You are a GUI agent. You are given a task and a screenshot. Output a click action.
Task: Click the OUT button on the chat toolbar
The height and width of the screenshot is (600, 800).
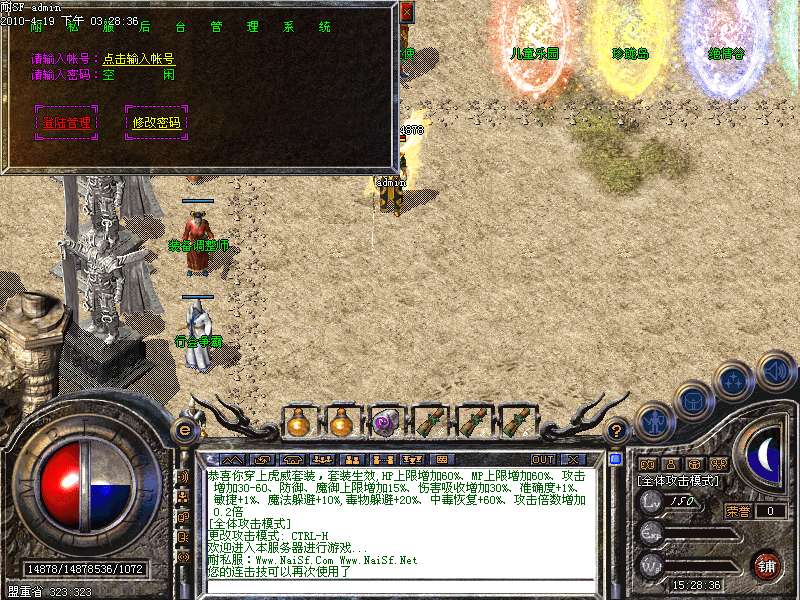(542, 459)
